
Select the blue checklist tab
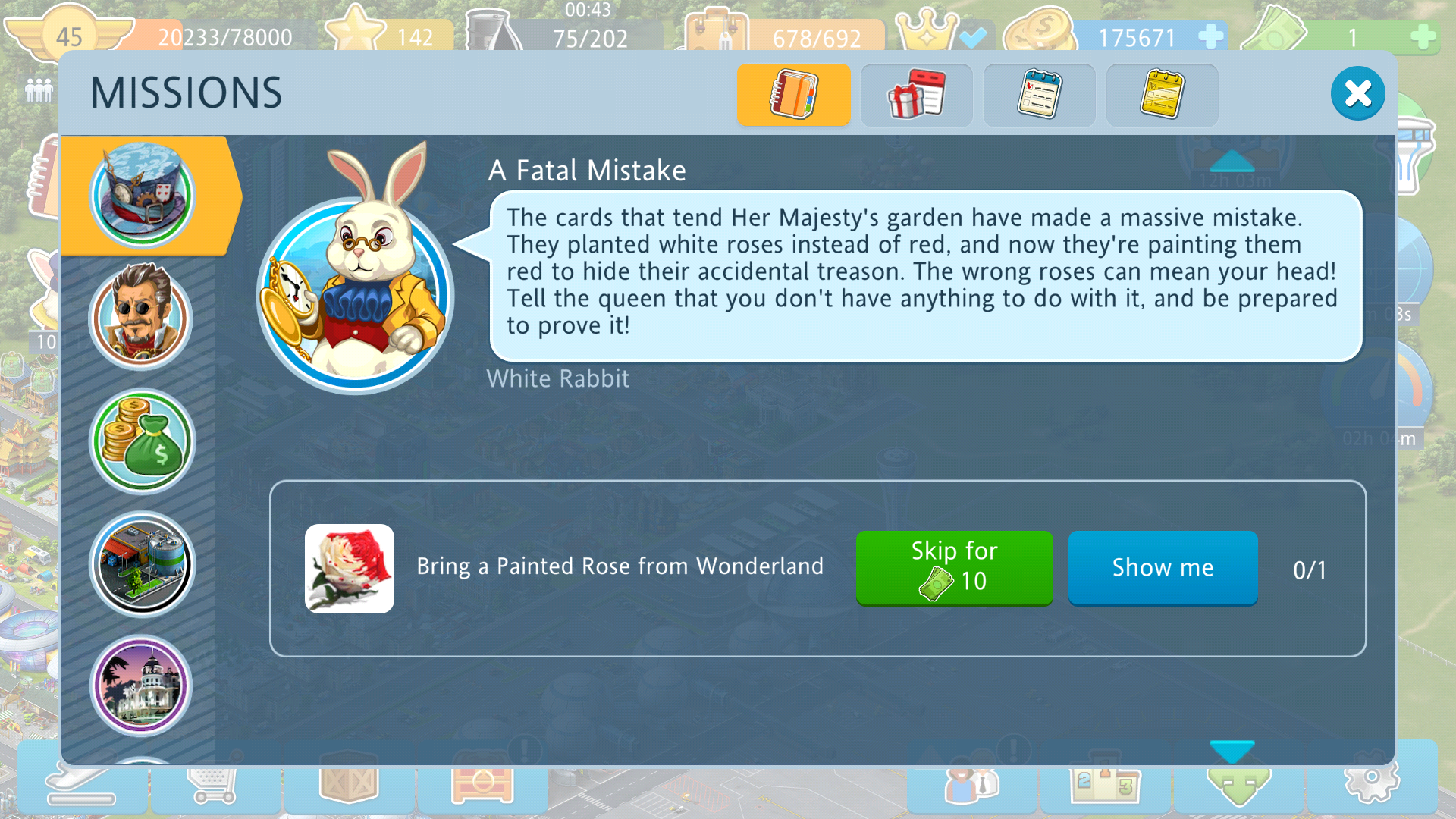point(1039,95)
